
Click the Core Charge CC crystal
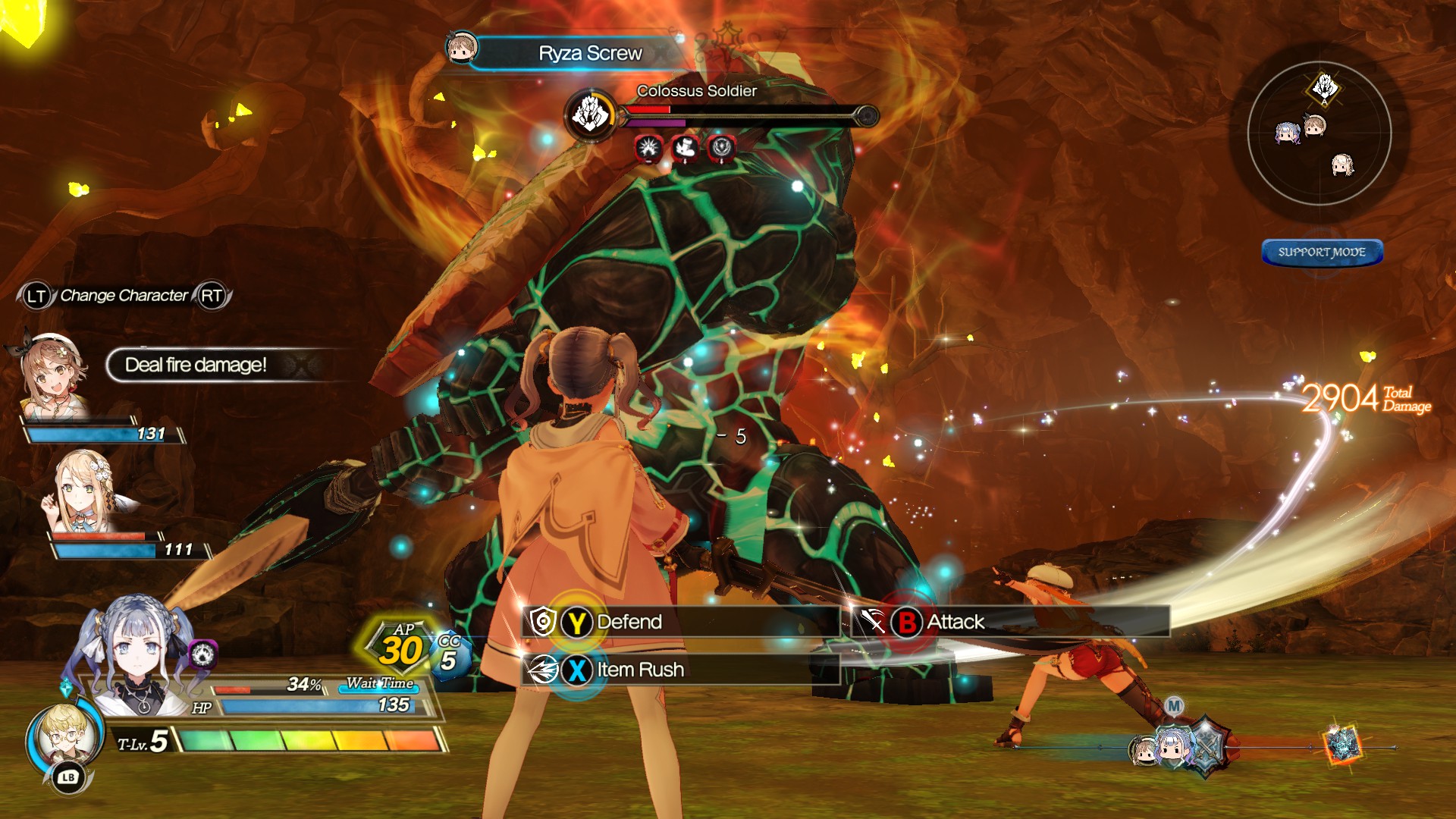coord(450,655)
